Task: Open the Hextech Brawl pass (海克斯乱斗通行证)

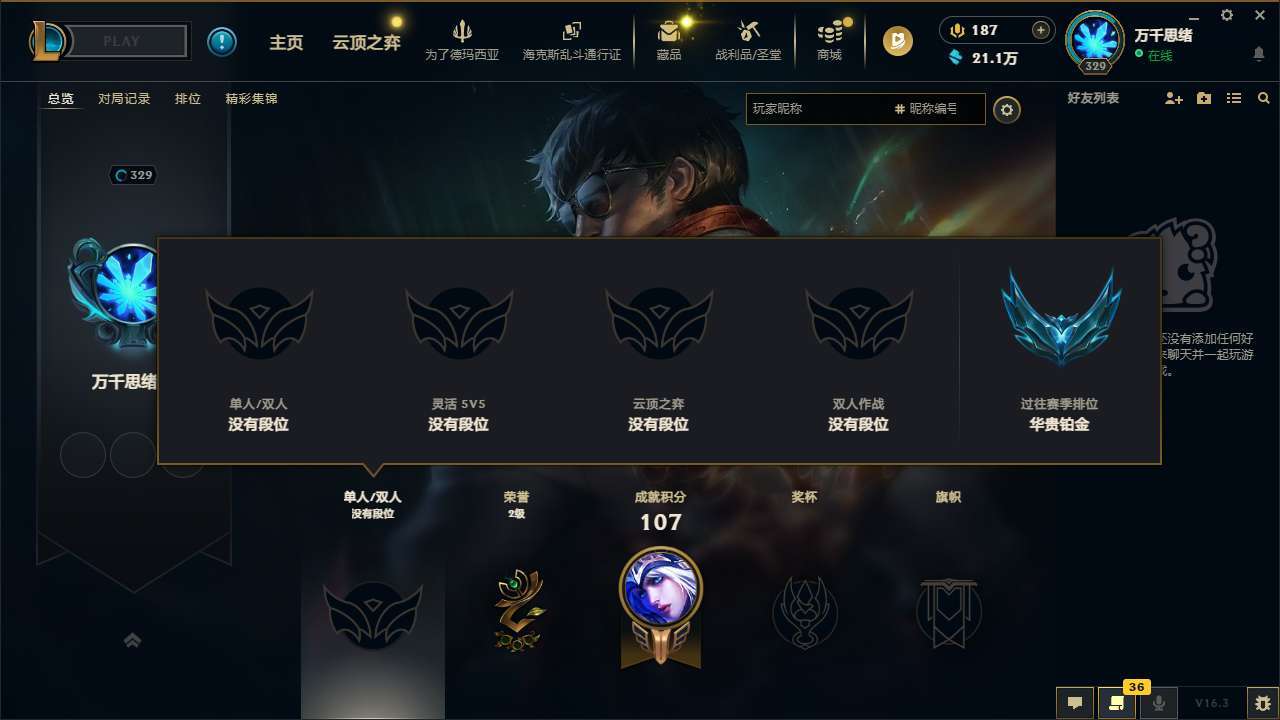Action: click(x=571, y=41)
